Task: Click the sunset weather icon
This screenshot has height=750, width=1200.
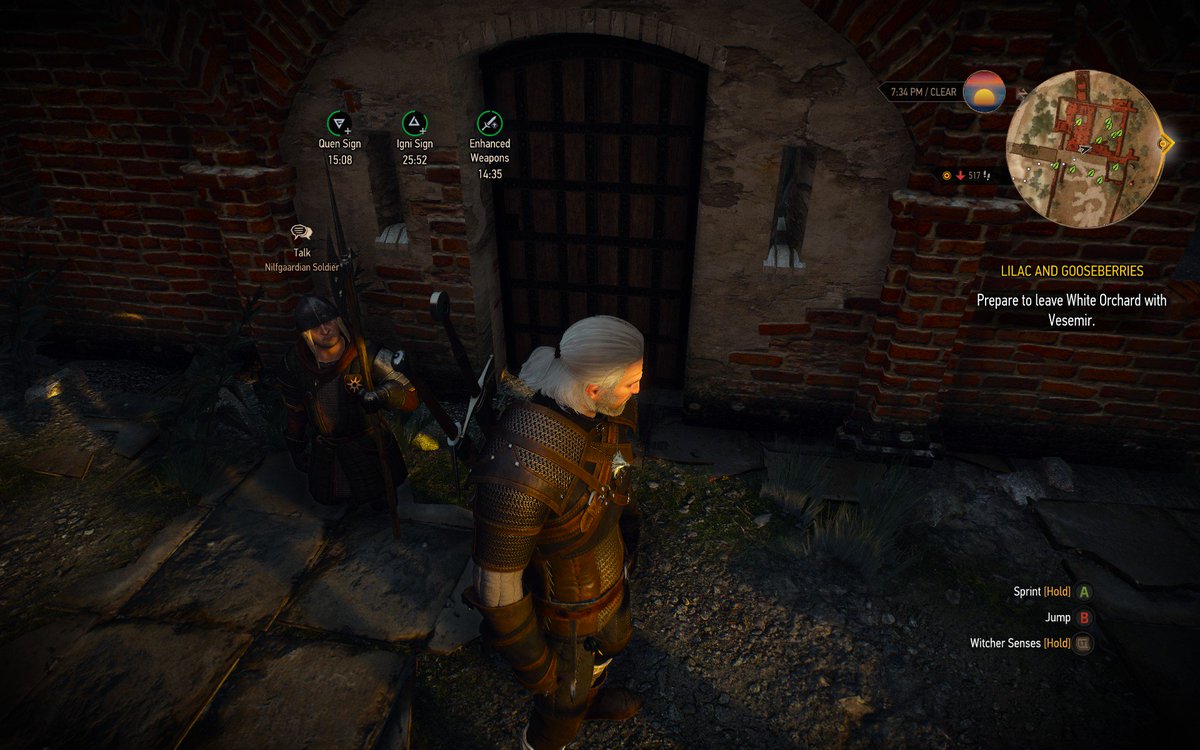Action: point(984,92)
